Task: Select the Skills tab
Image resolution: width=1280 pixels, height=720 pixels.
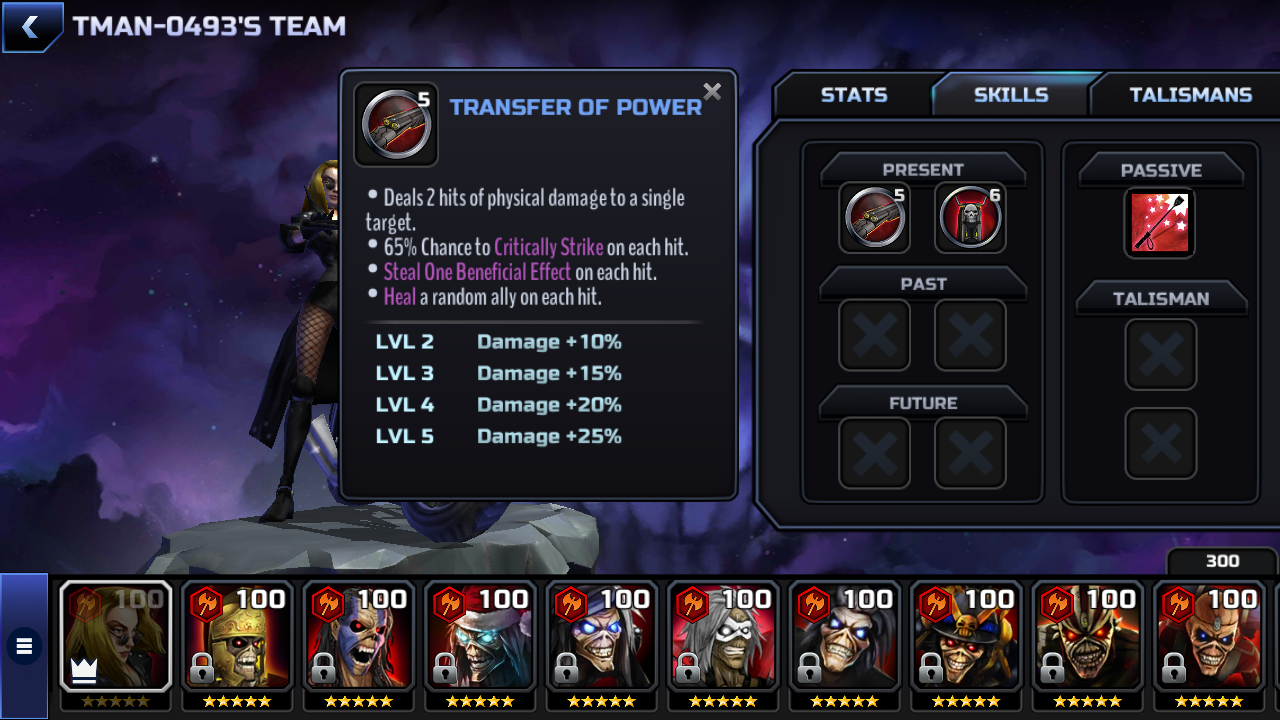Action: pyautogui.click(x=1010, y=95)
